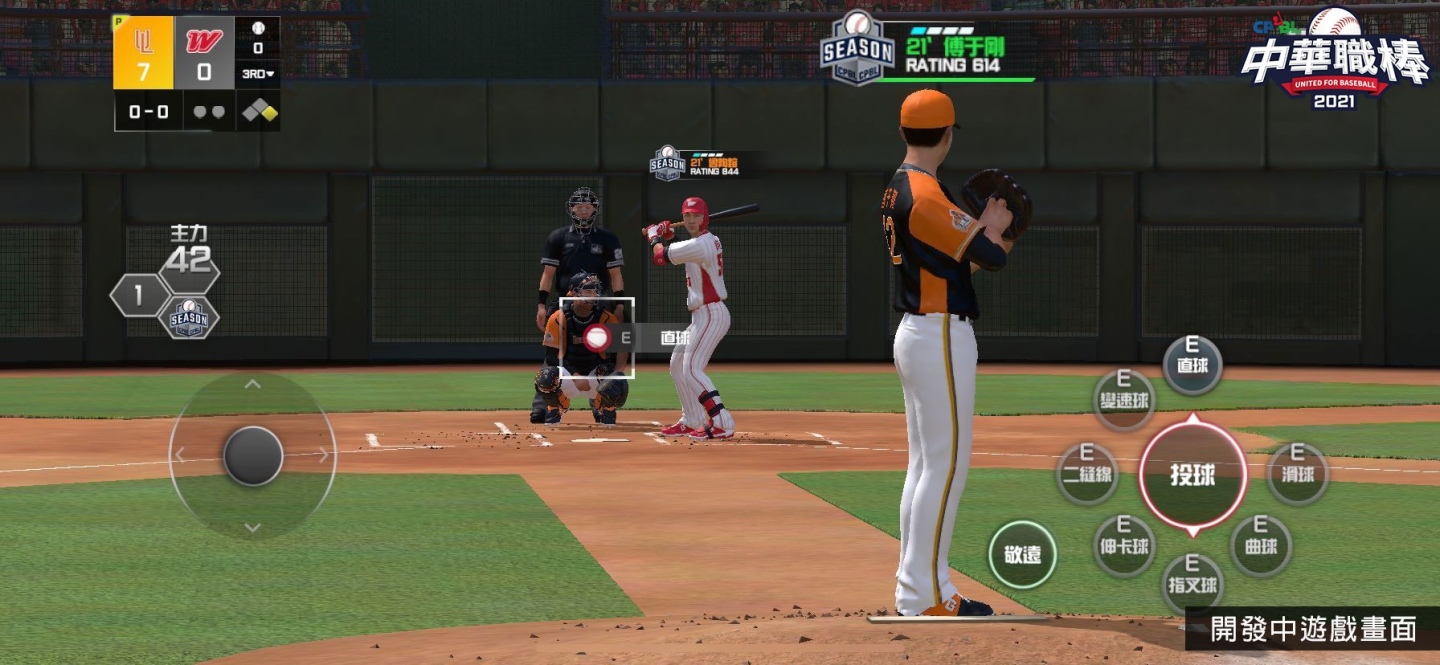The width and height of the screenshot is (1440, 665).
Task: Tap the joystick's center knob
Action: pyautogui.click(x=253, y=456)
